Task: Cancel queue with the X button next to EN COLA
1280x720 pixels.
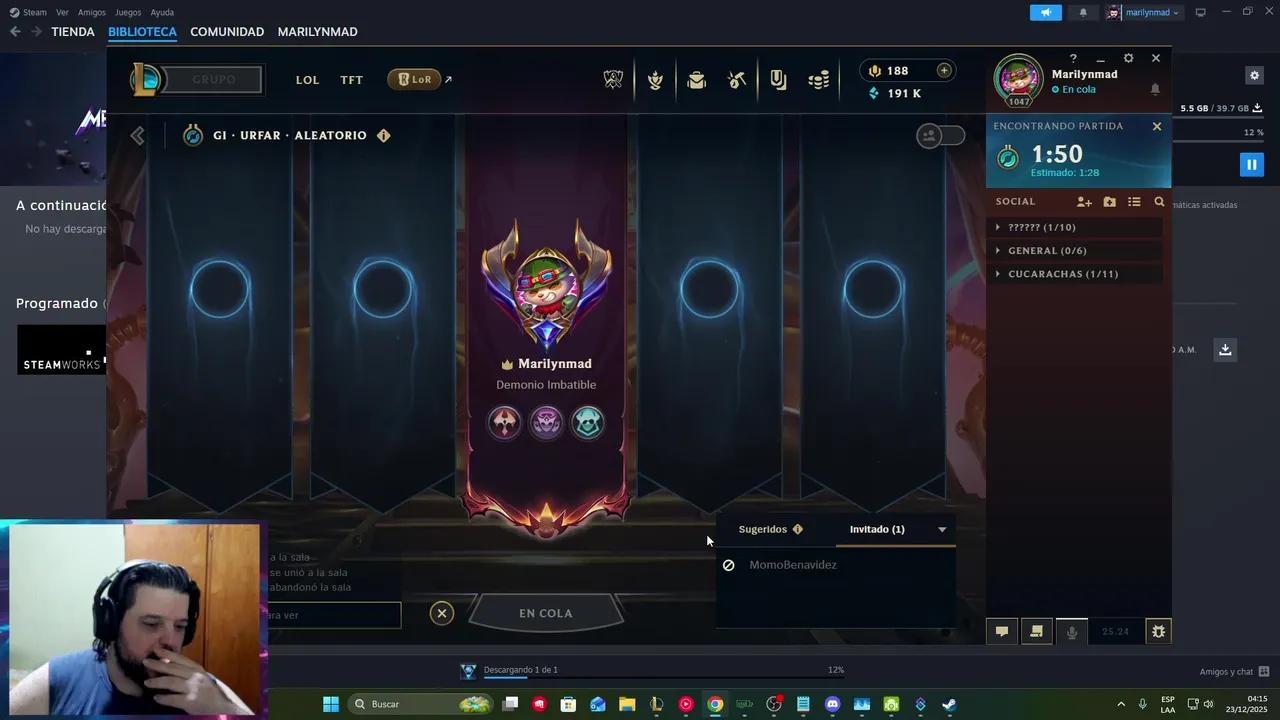Action: (x=442, y=613)
